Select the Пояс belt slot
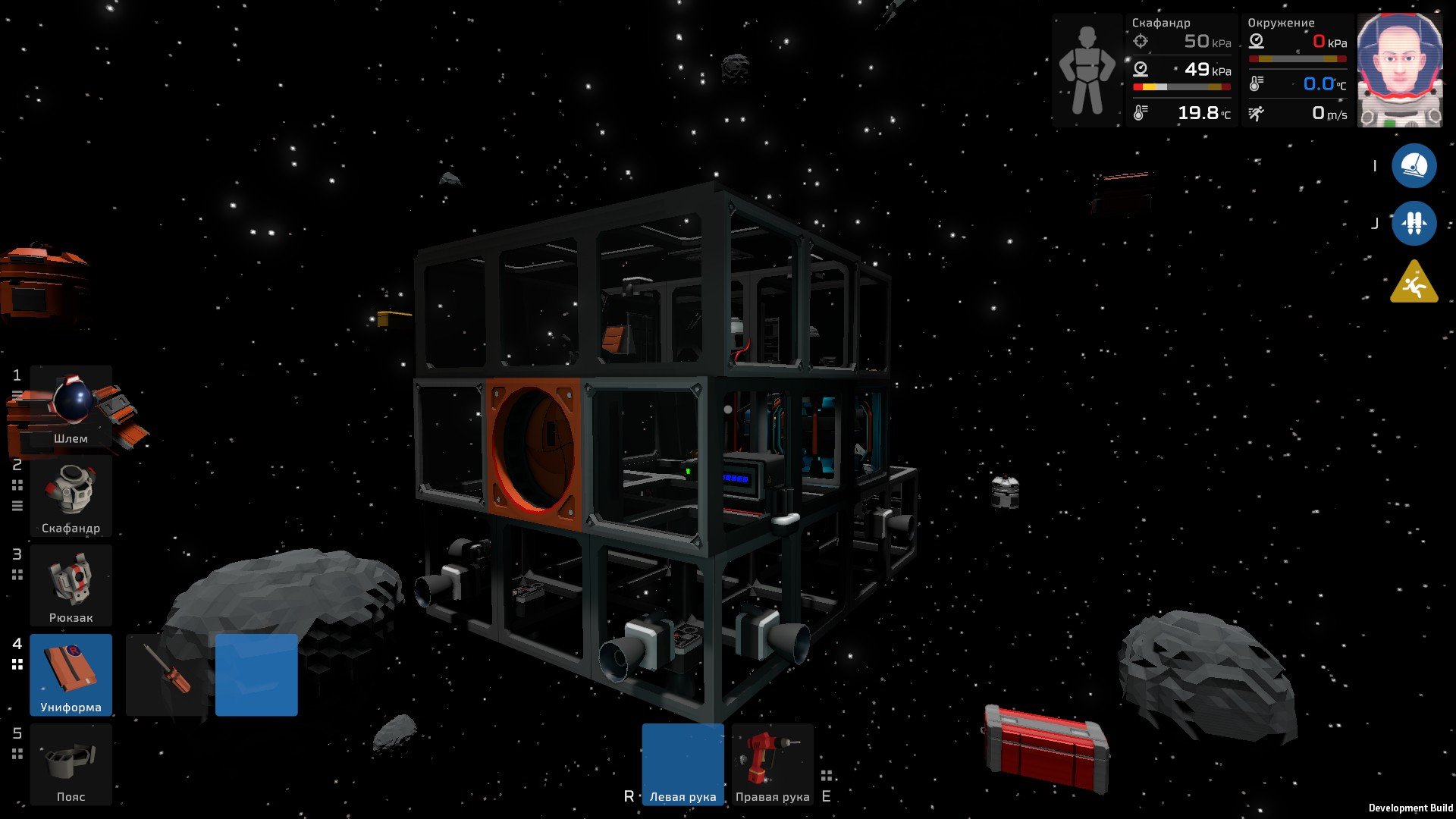 point(71,764)
